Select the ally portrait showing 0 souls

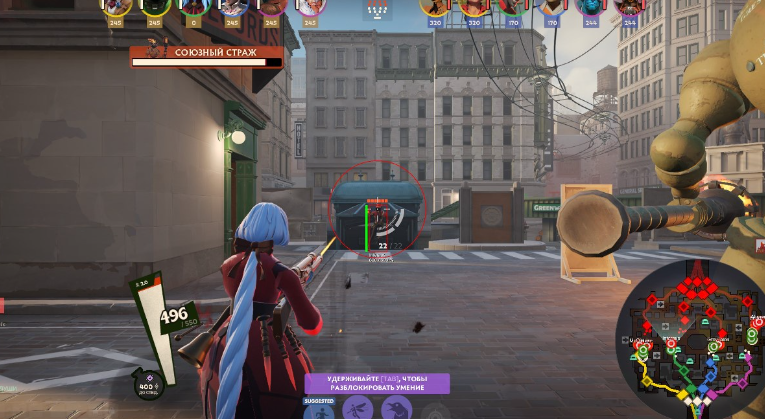coord(194,8)
